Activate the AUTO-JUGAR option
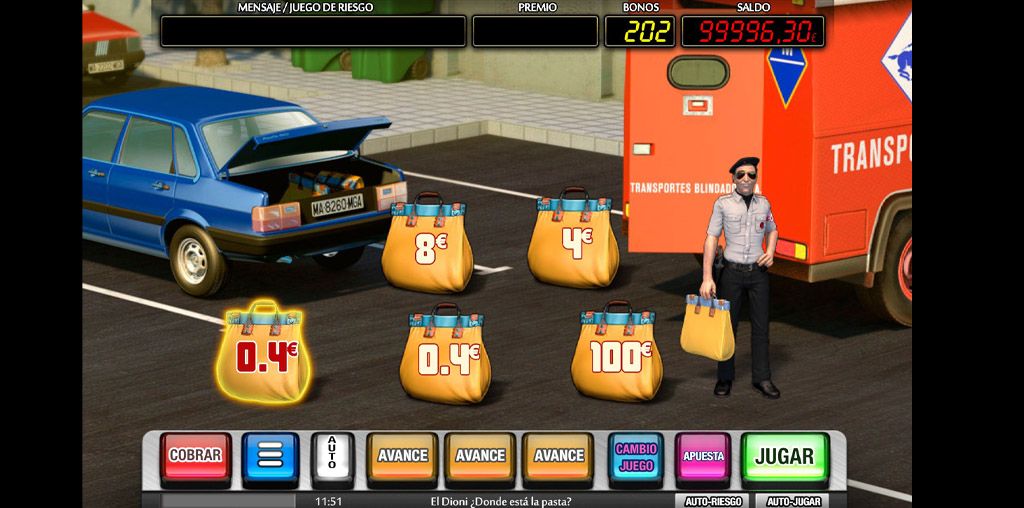1024x508 pixels. [x=793, y=501]
